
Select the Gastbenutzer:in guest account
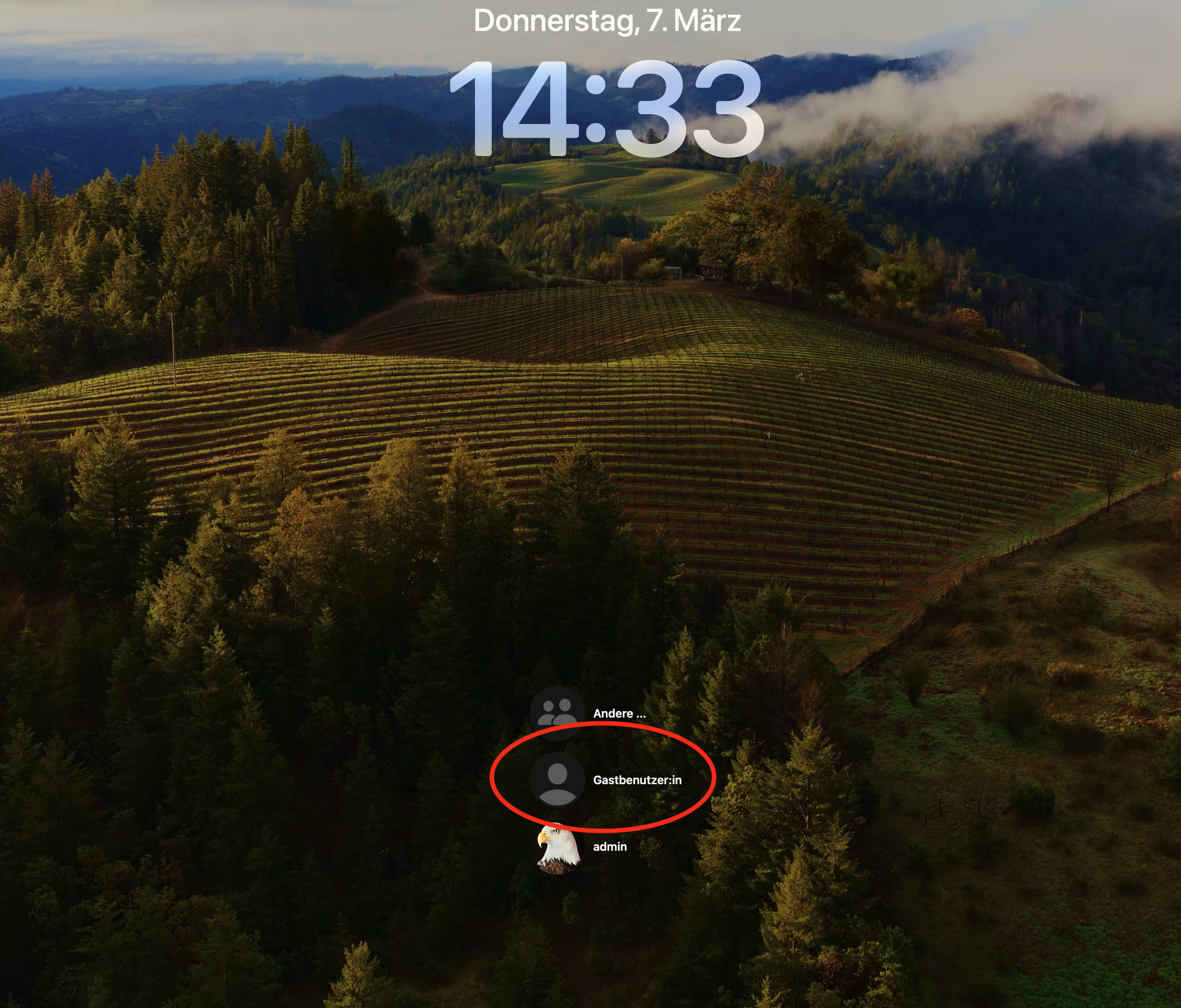click(x=637, y=780)
